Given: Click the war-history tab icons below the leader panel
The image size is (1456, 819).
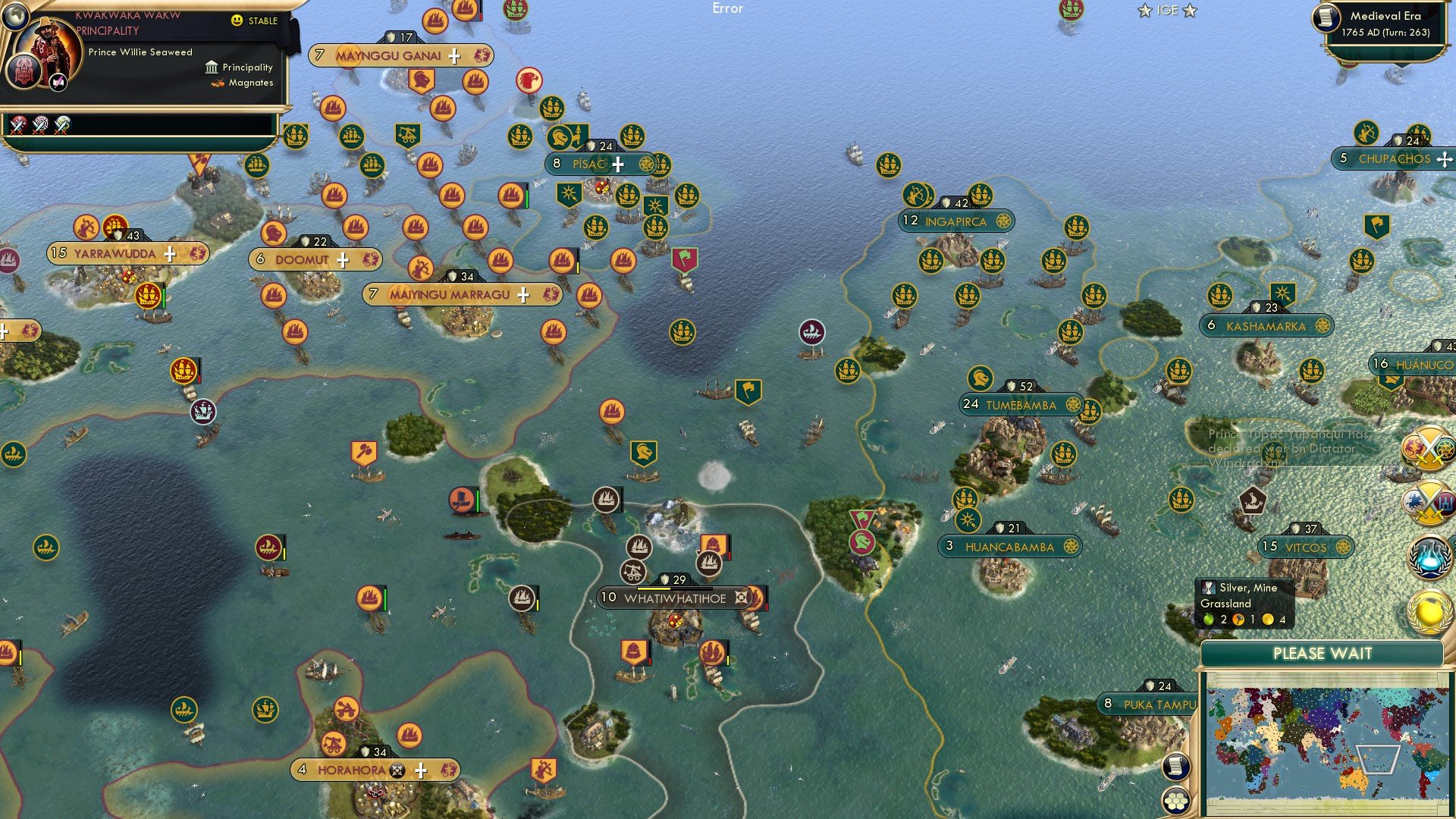Looking at the screenshot, I should pyautogui.click(x=38, y=127).
